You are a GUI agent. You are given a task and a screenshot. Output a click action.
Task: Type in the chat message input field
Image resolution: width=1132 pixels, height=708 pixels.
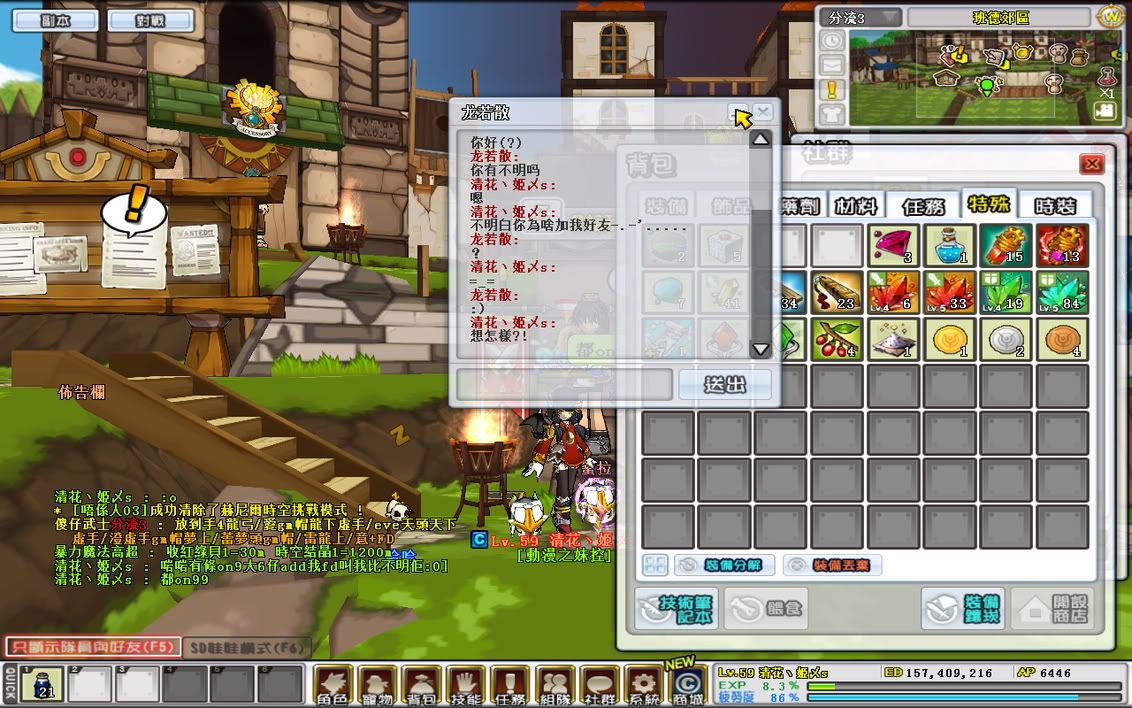point(564,384)
